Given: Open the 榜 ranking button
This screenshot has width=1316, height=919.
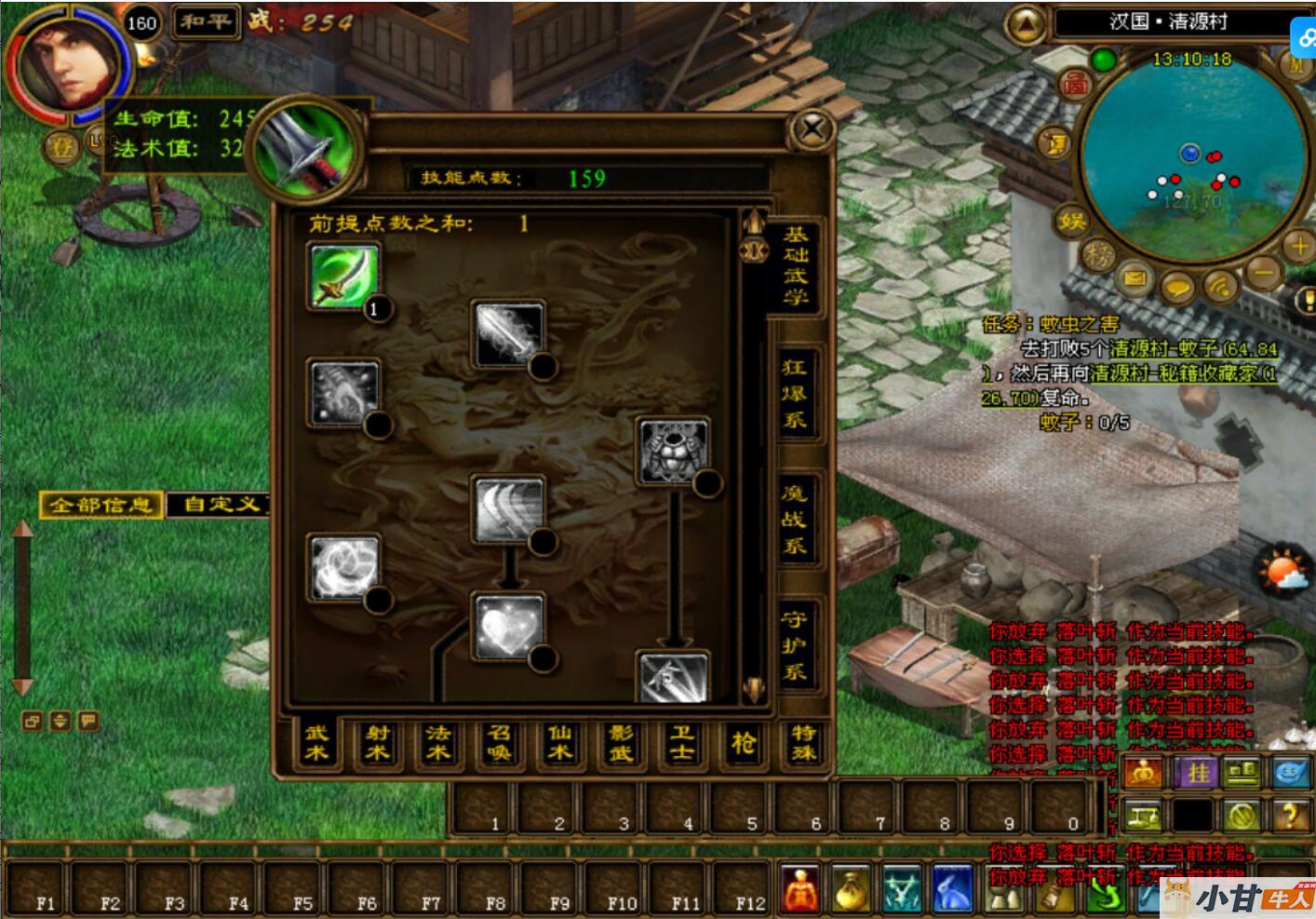Looking at the screenshot, I should [x=1099, y=254].
